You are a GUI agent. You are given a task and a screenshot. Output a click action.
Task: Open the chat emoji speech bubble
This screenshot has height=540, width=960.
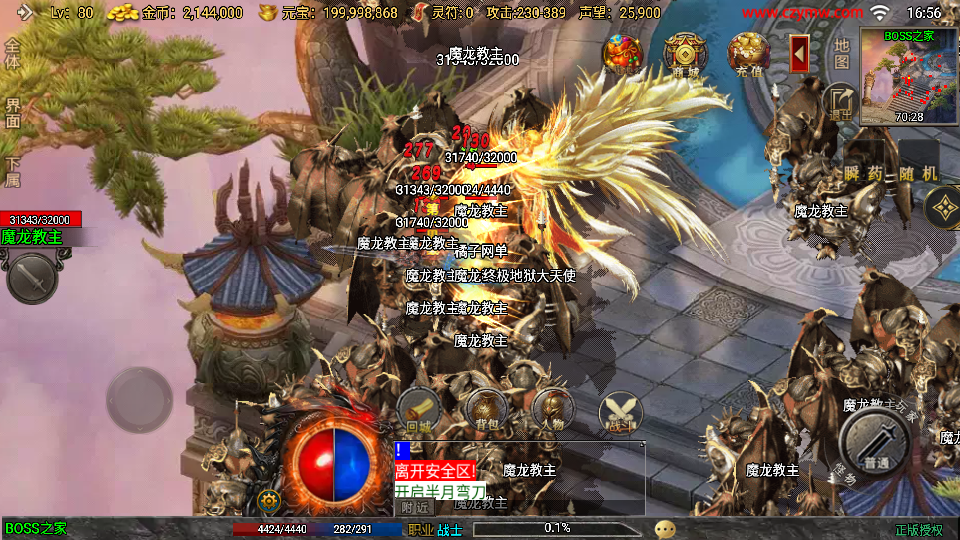(665, 529)
